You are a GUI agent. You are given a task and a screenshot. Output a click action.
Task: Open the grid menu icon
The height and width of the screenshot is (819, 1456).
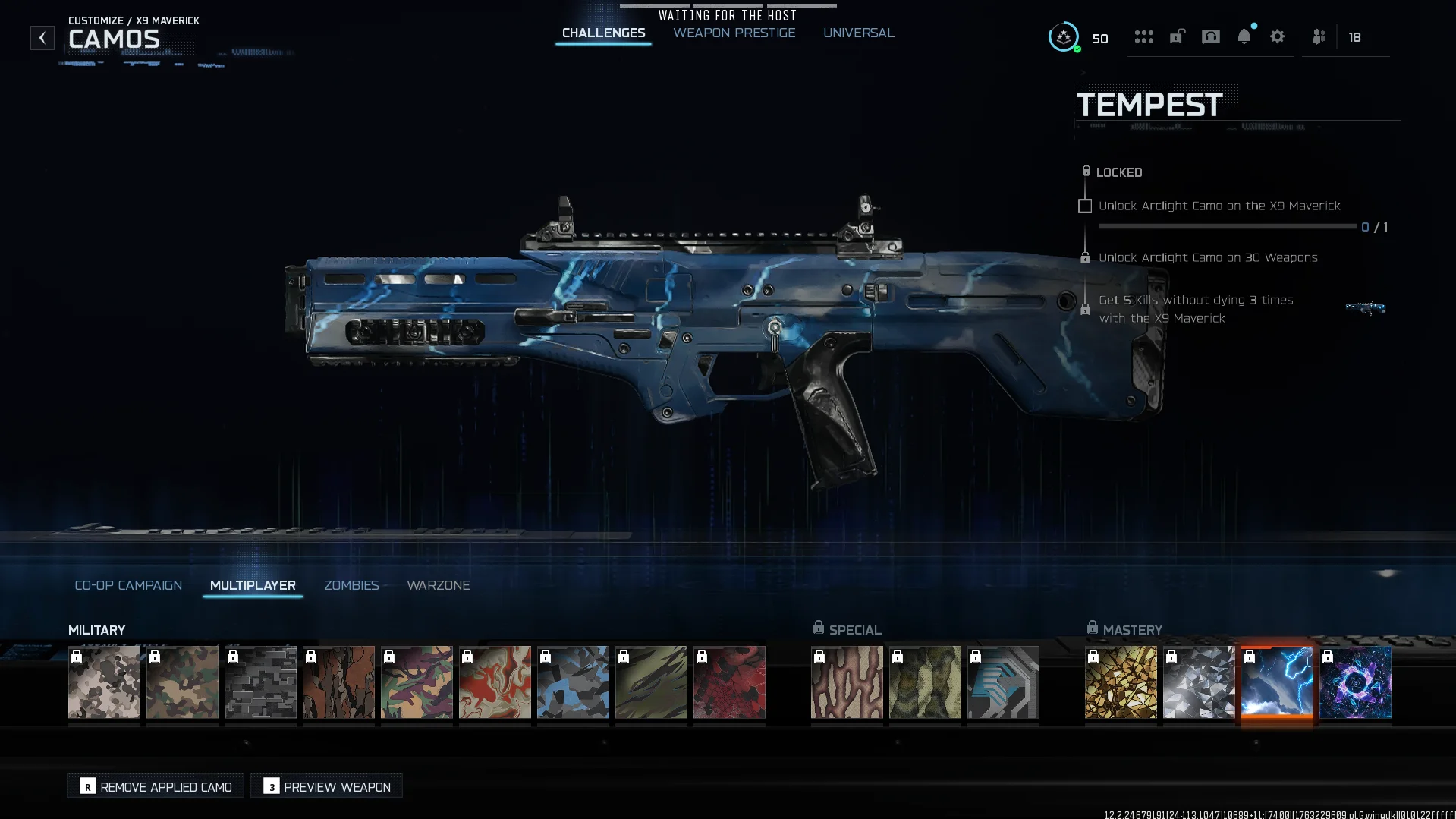(x=1143, y=37)
